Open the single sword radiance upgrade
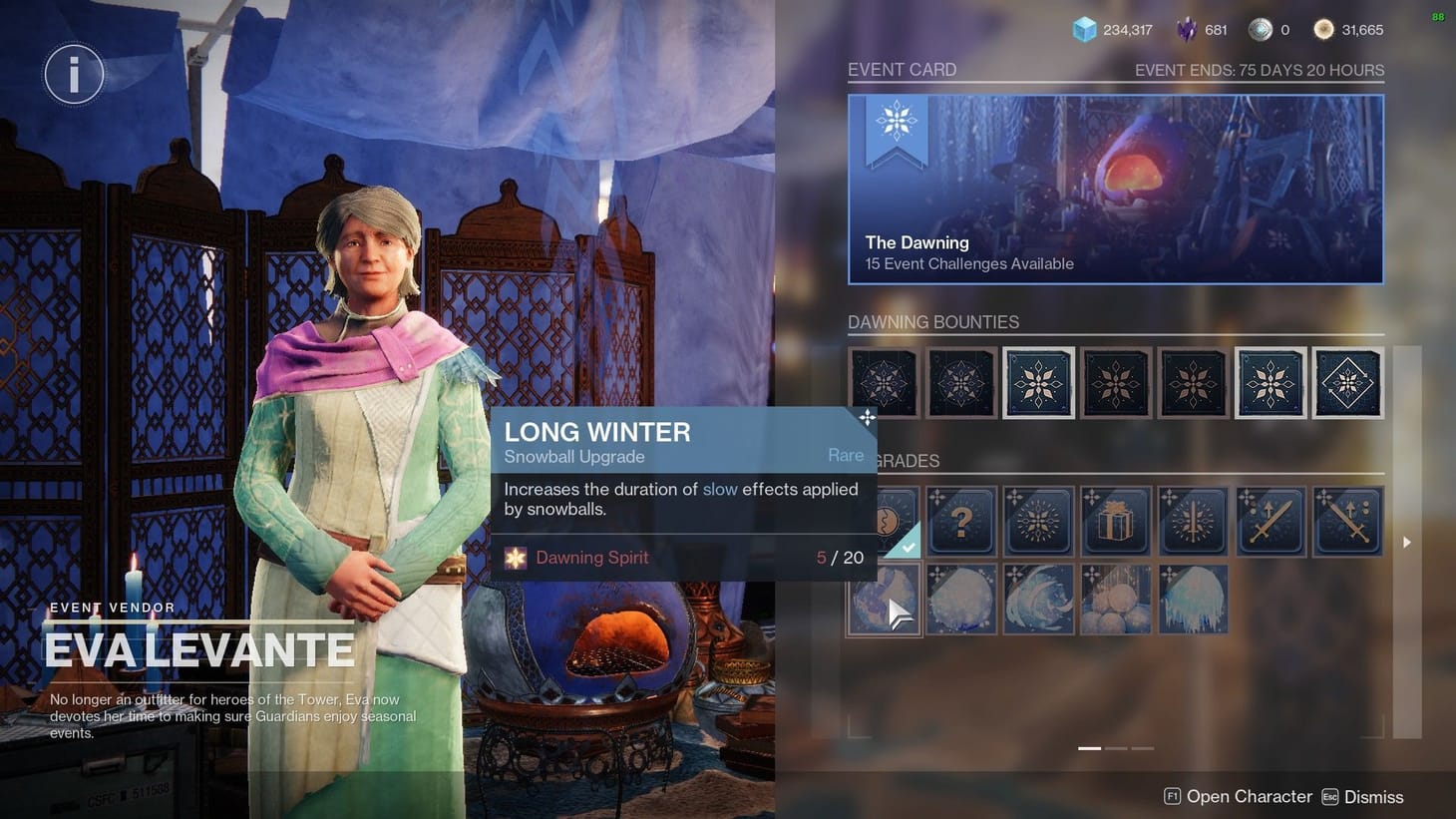Viewport: 1456px width, 819px height. pyautogui.click(x=1193, y=521)
